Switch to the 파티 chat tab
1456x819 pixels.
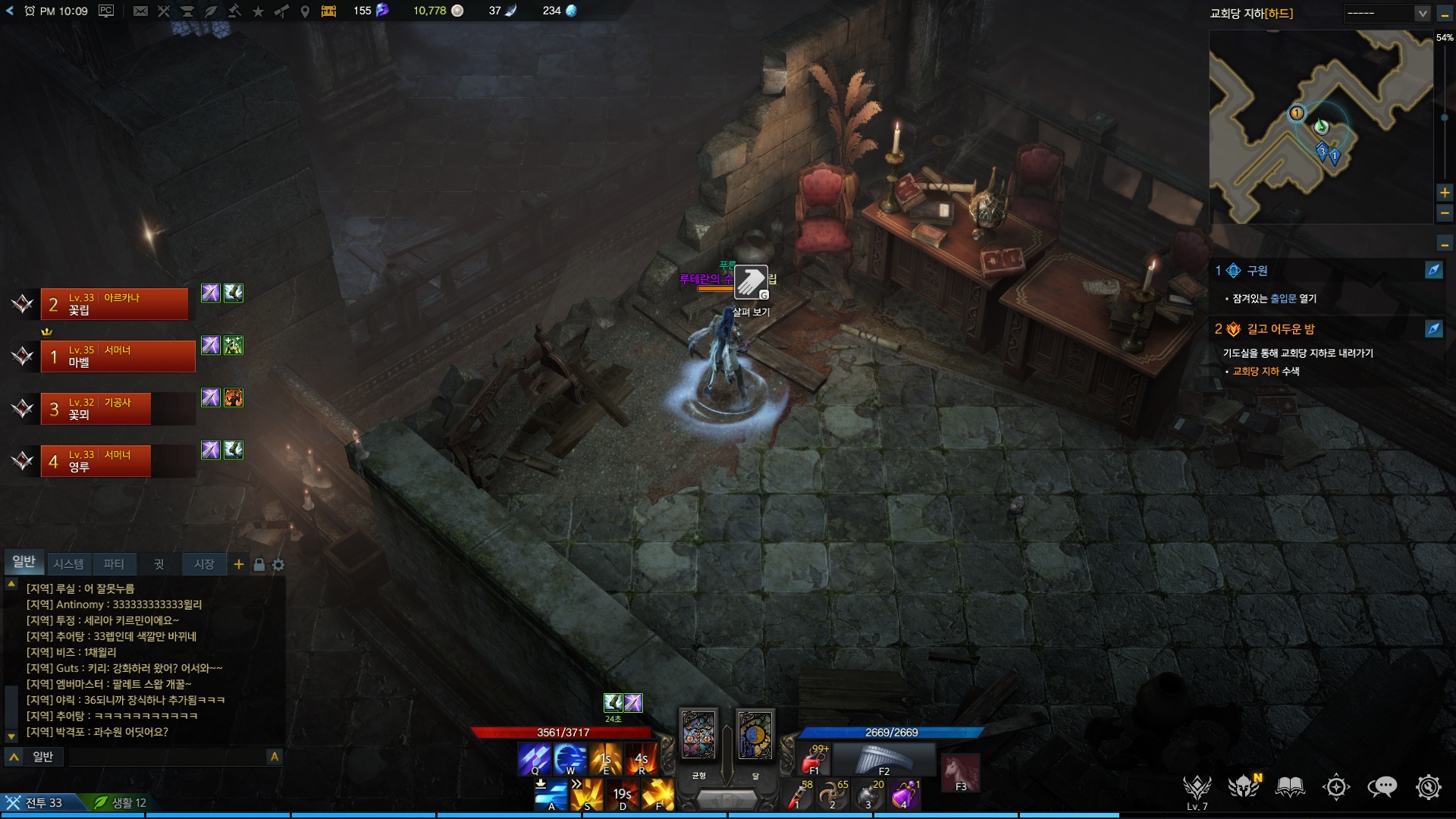point(114,563)
